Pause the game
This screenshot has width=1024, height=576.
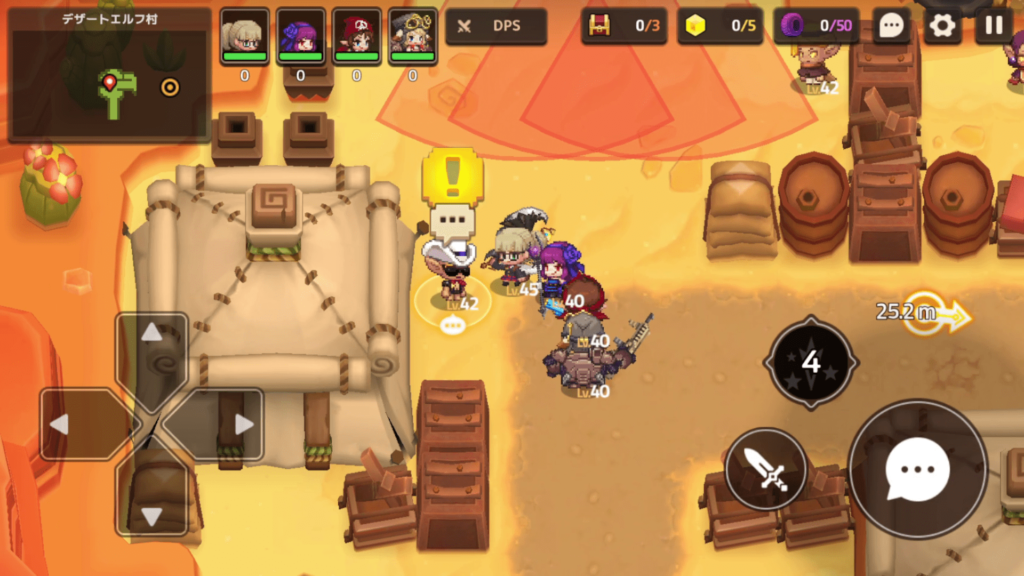point(994,26)
